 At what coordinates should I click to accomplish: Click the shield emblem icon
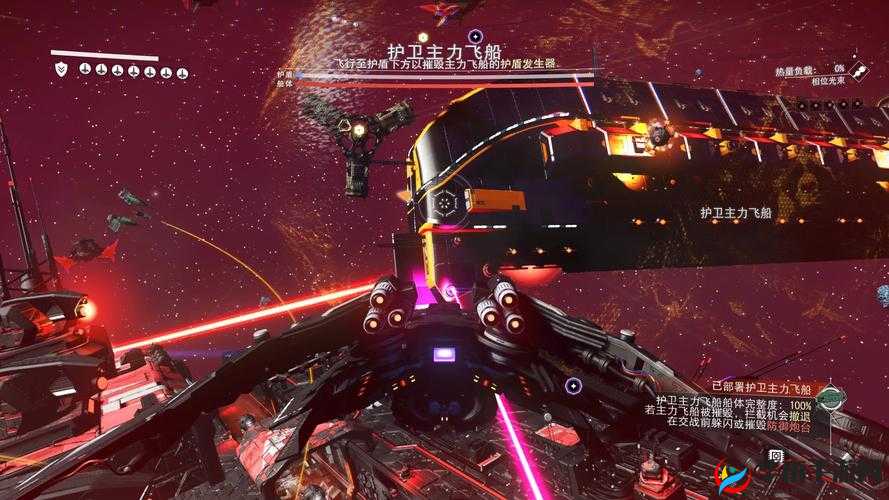[62, 69]
